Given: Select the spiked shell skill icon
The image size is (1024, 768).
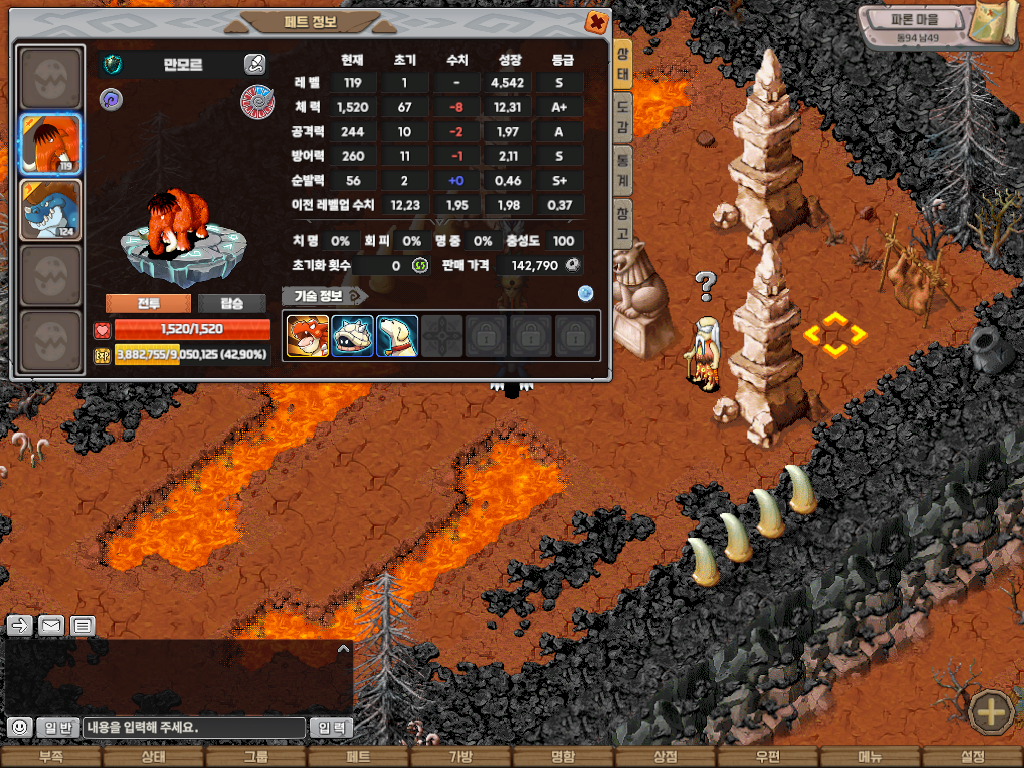Looking at the screenshot, I should pyautogui.click(x=352, y=337).
